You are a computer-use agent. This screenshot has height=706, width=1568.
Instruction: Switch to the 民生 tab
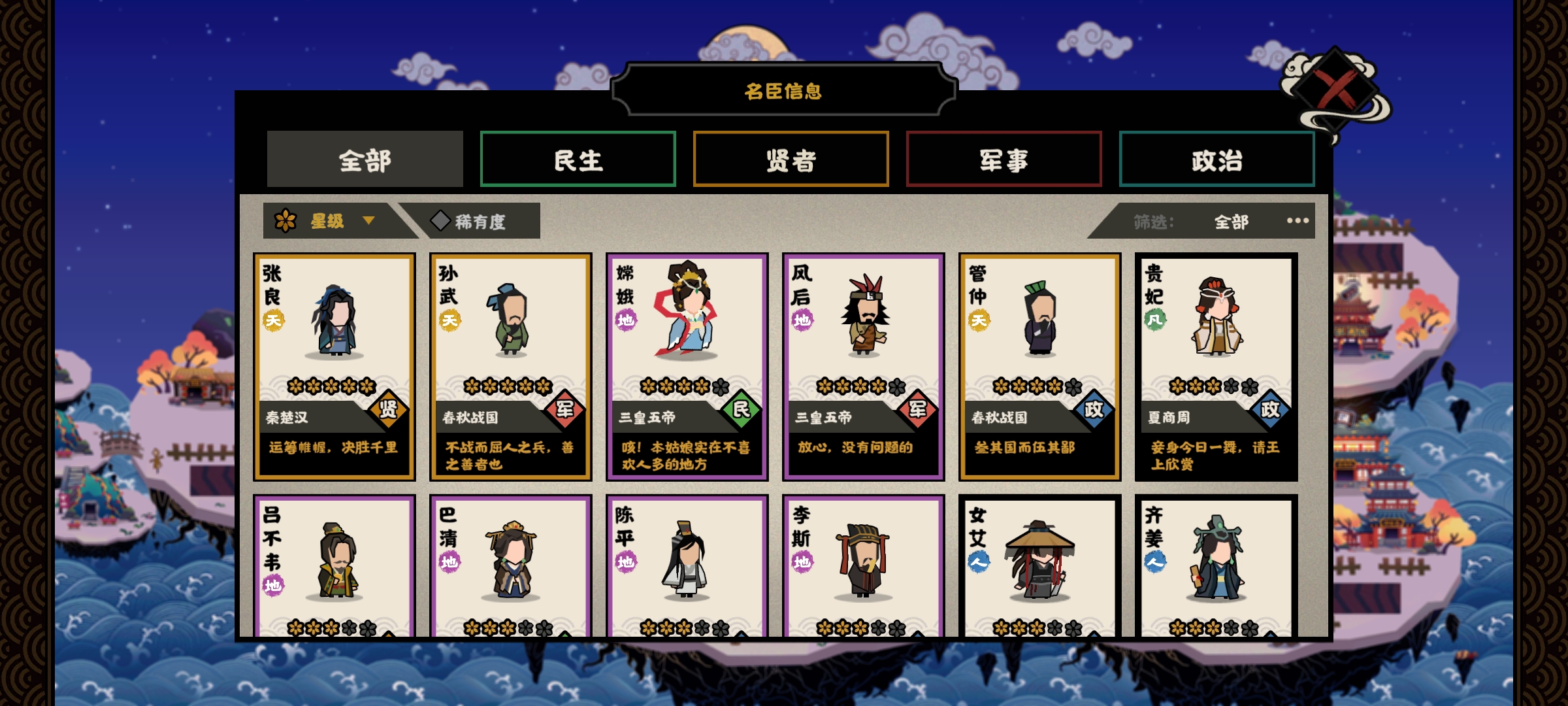[578, 159]
